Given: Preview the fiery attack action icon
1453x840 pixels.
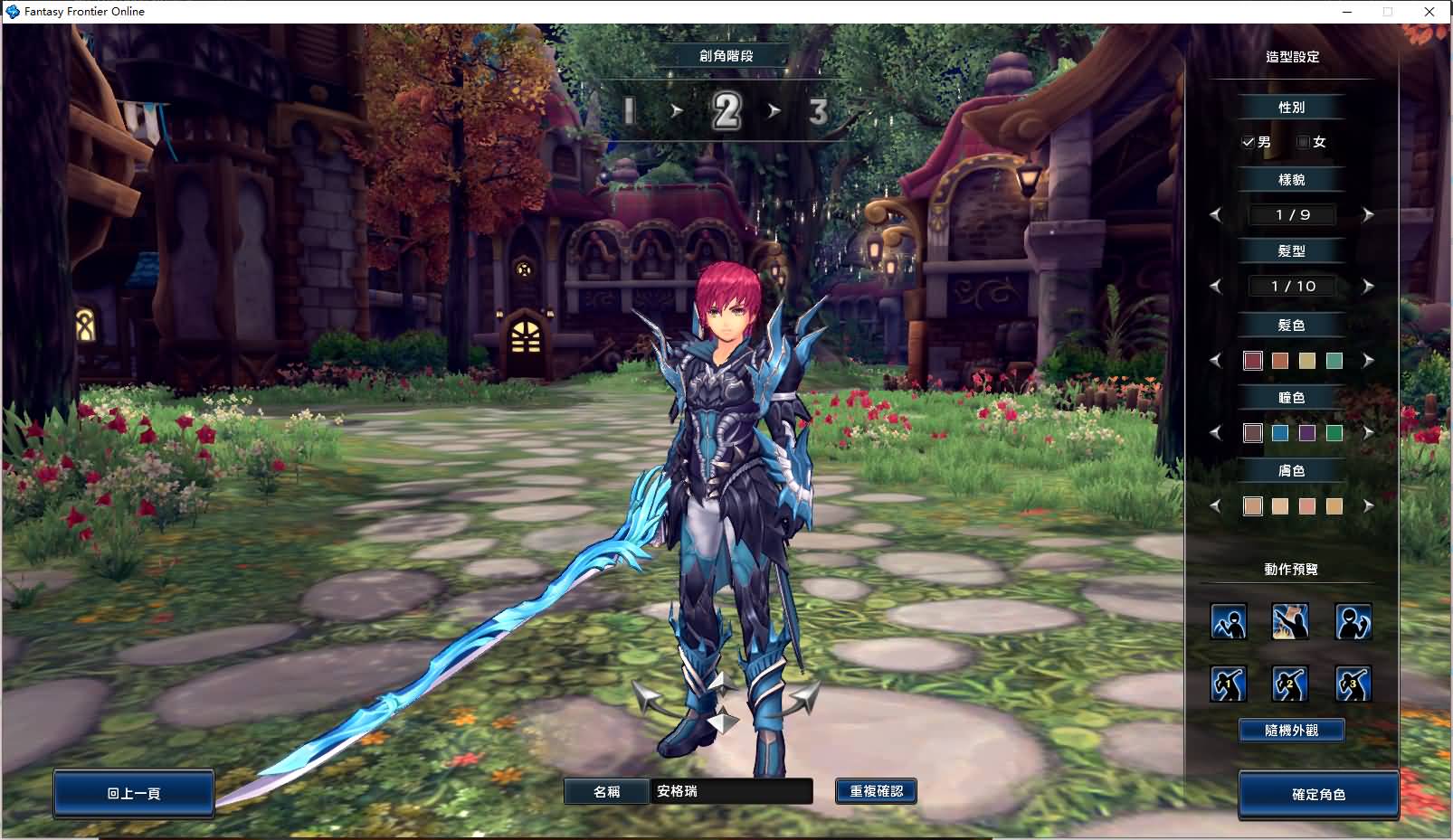Looking at the screenshot, I should pos(1290,621).
